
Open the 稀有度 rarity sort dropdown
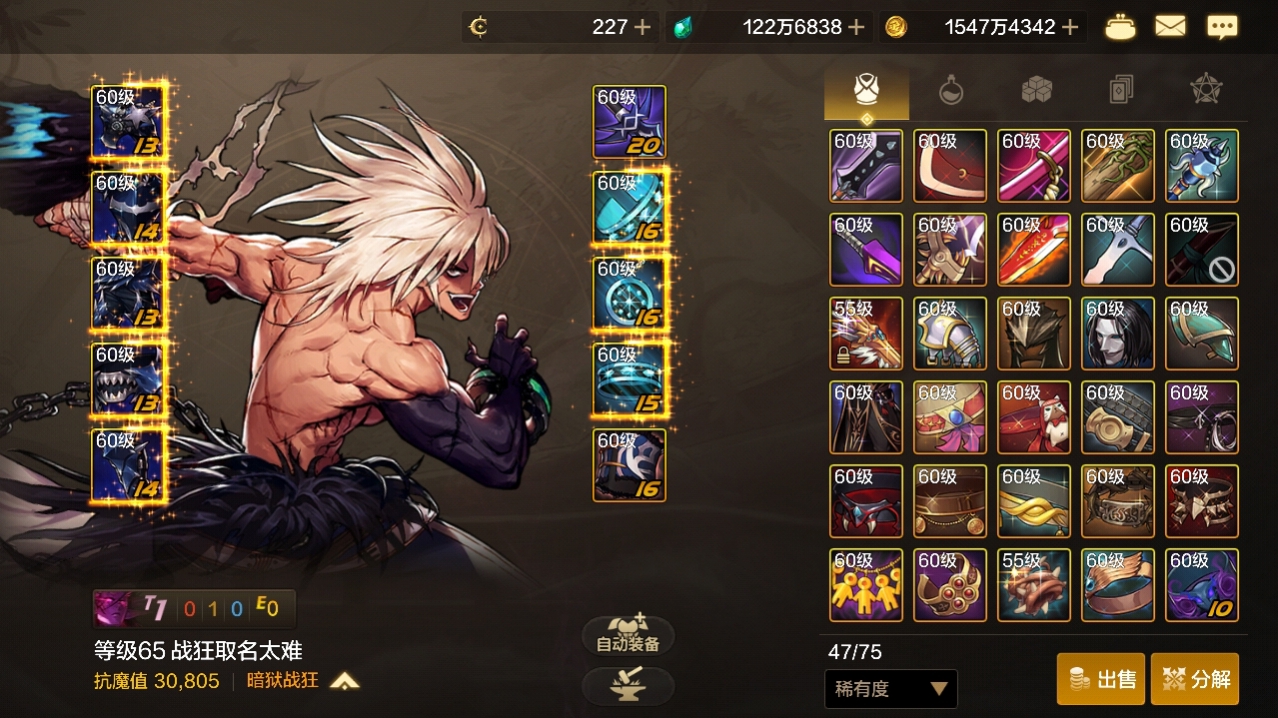click(890, 688)
